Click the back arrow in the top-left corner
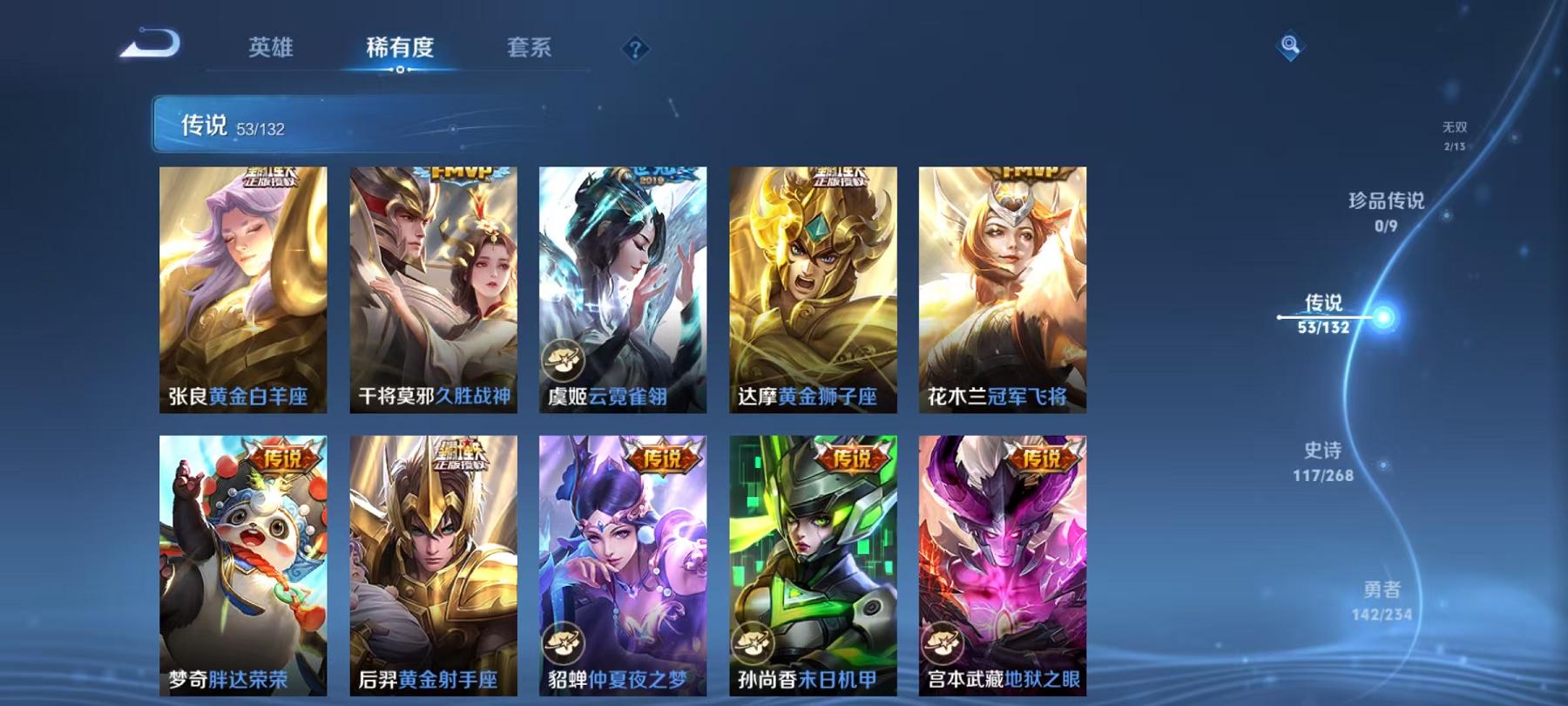The height and width of the screenshot is (706, 1568). (x=152, y=41)
